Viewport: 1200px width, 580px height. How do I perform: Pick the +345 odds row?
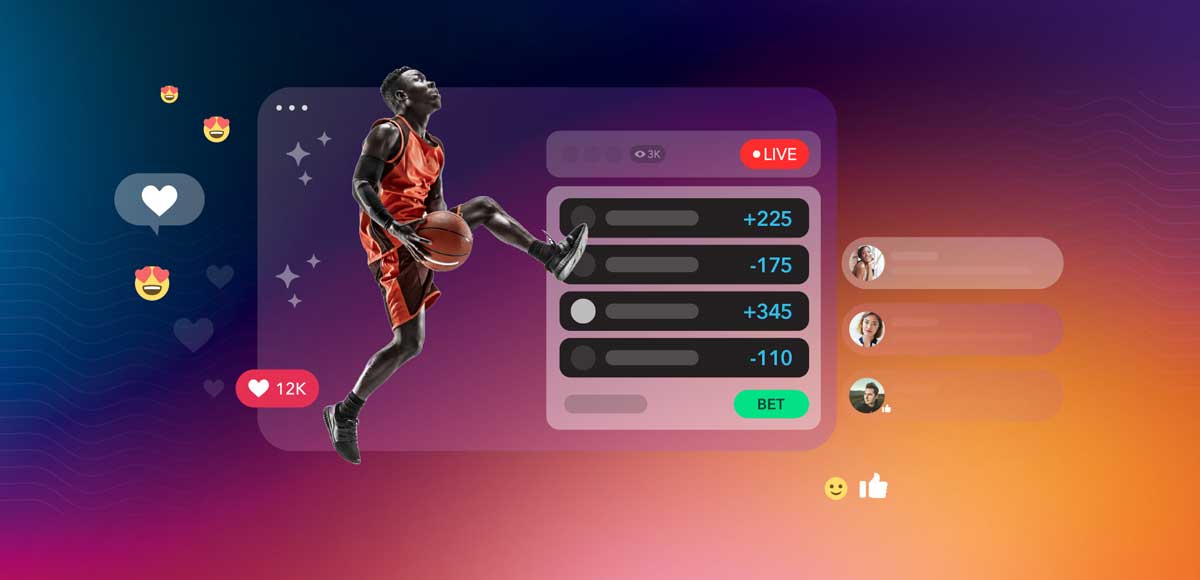pyautogui.click(x=684, y=311)
